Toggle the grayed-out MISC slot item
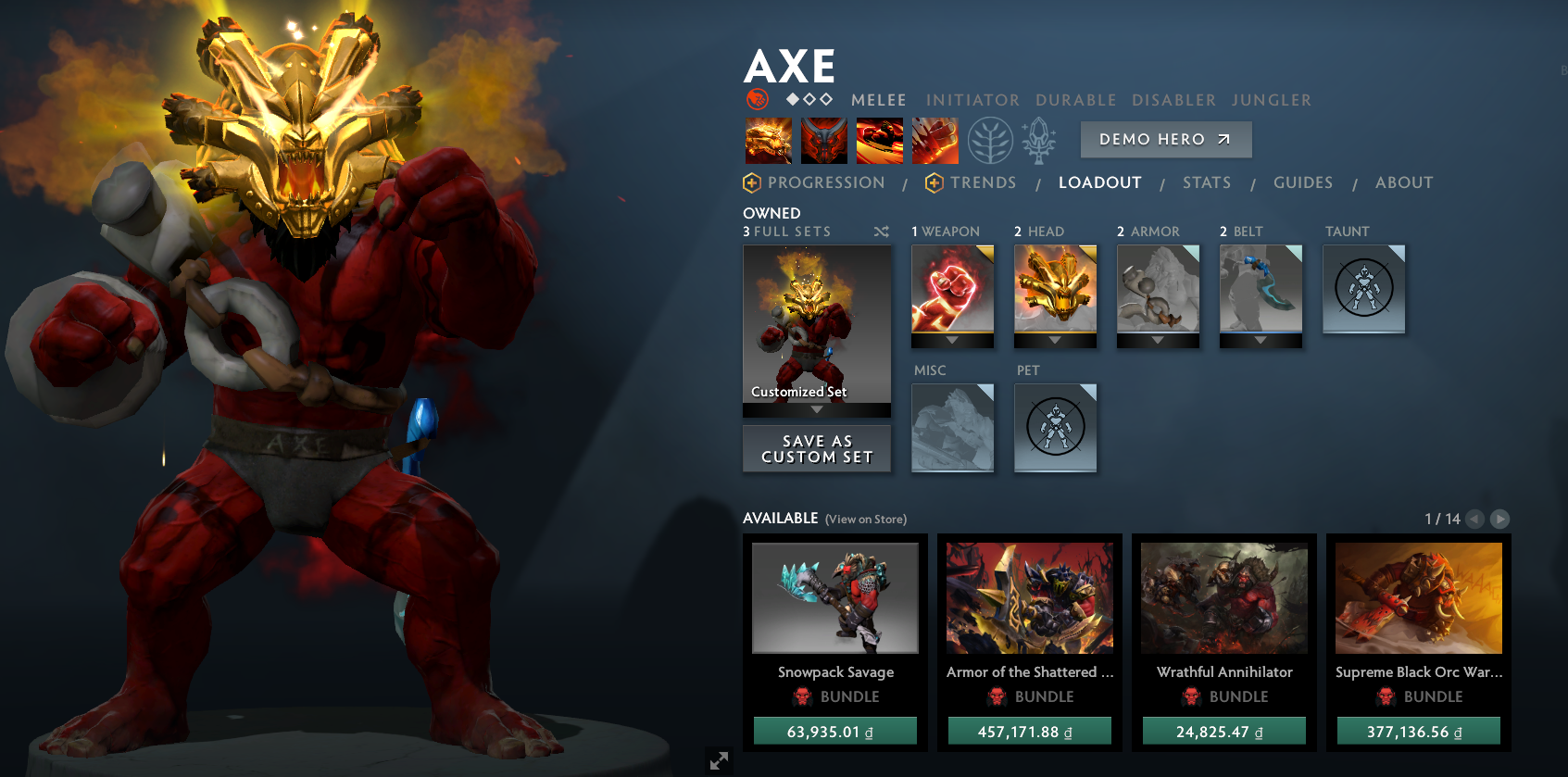The image size is (1568, 777). coord(953,426)
